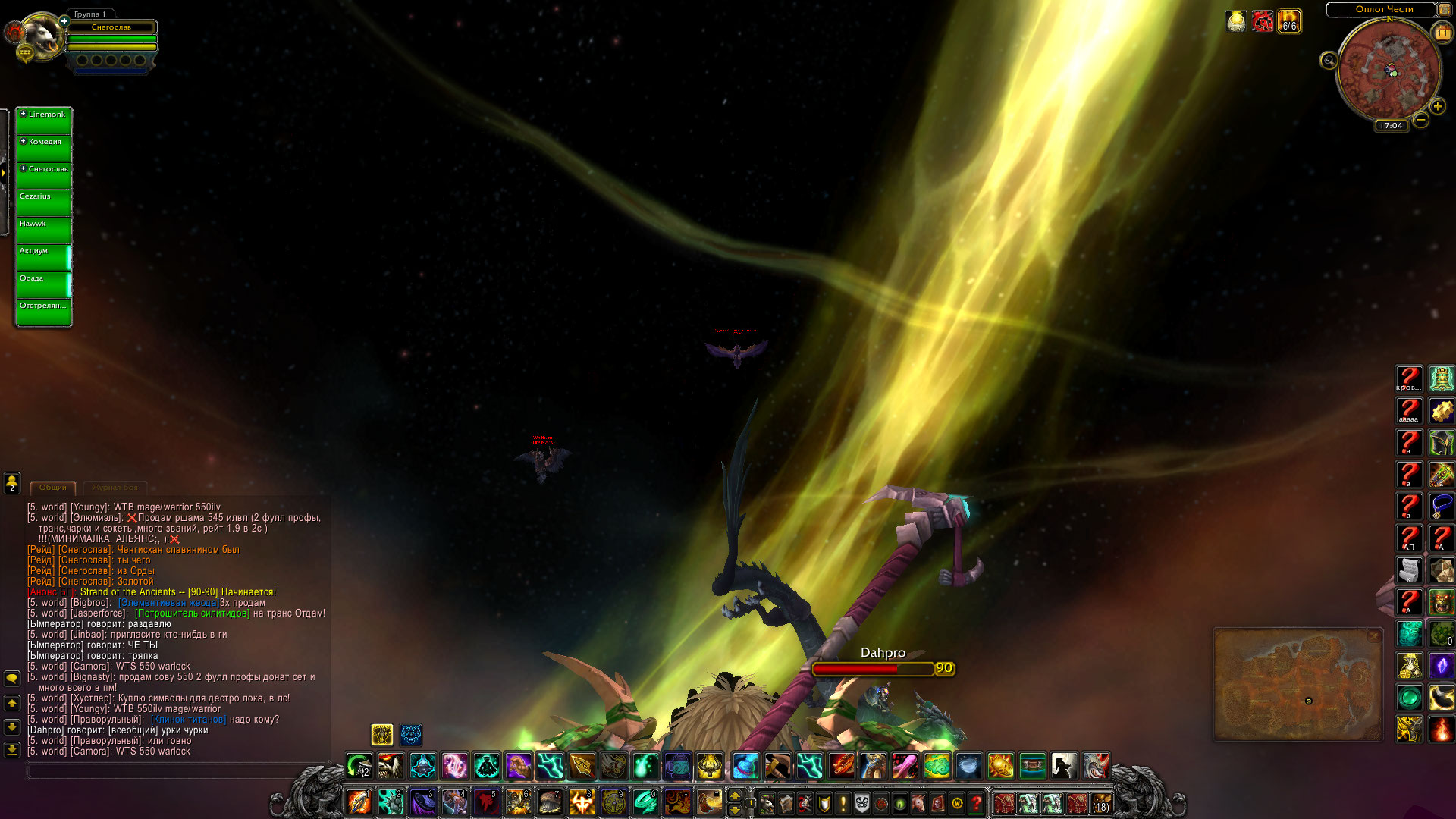Activate the red question mark macro labeled АП

coord(1409,538)
